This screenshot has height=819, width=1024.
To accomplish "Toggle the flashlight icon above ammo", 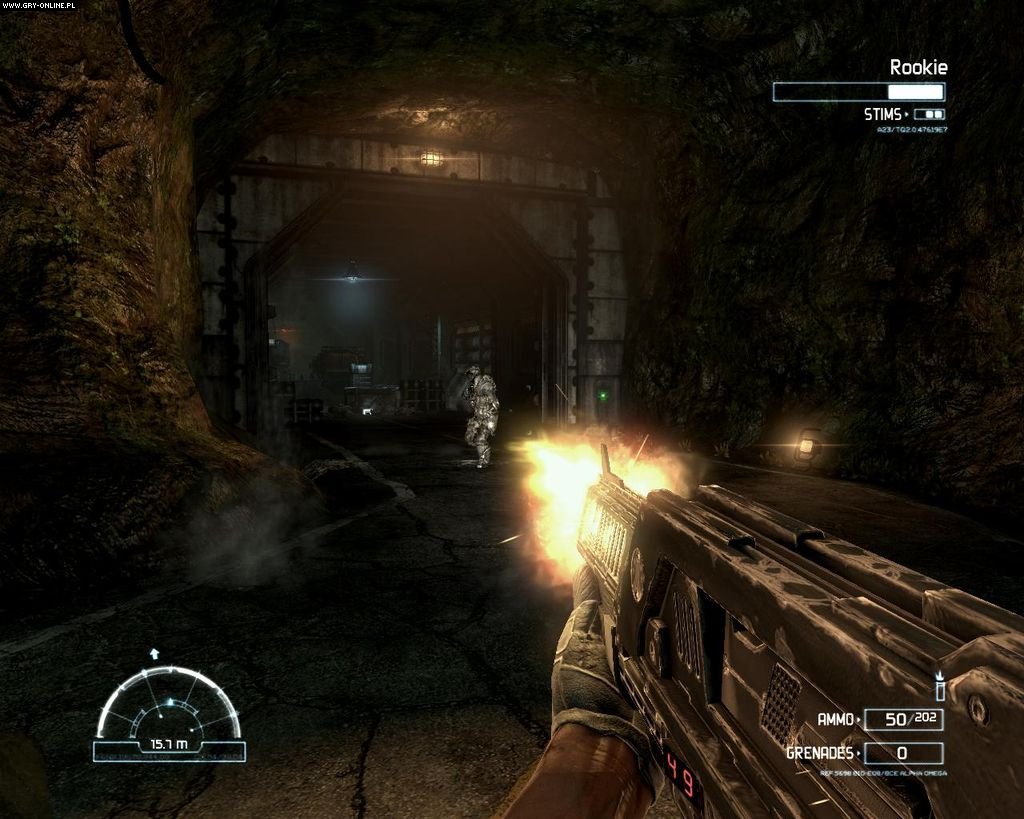I will [x=939, y=688].
